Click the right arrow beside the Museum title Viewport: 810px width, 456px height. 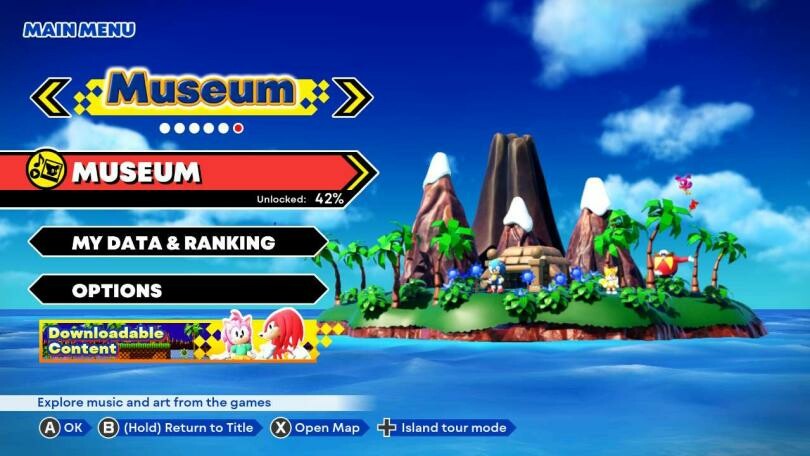(353, 95)
